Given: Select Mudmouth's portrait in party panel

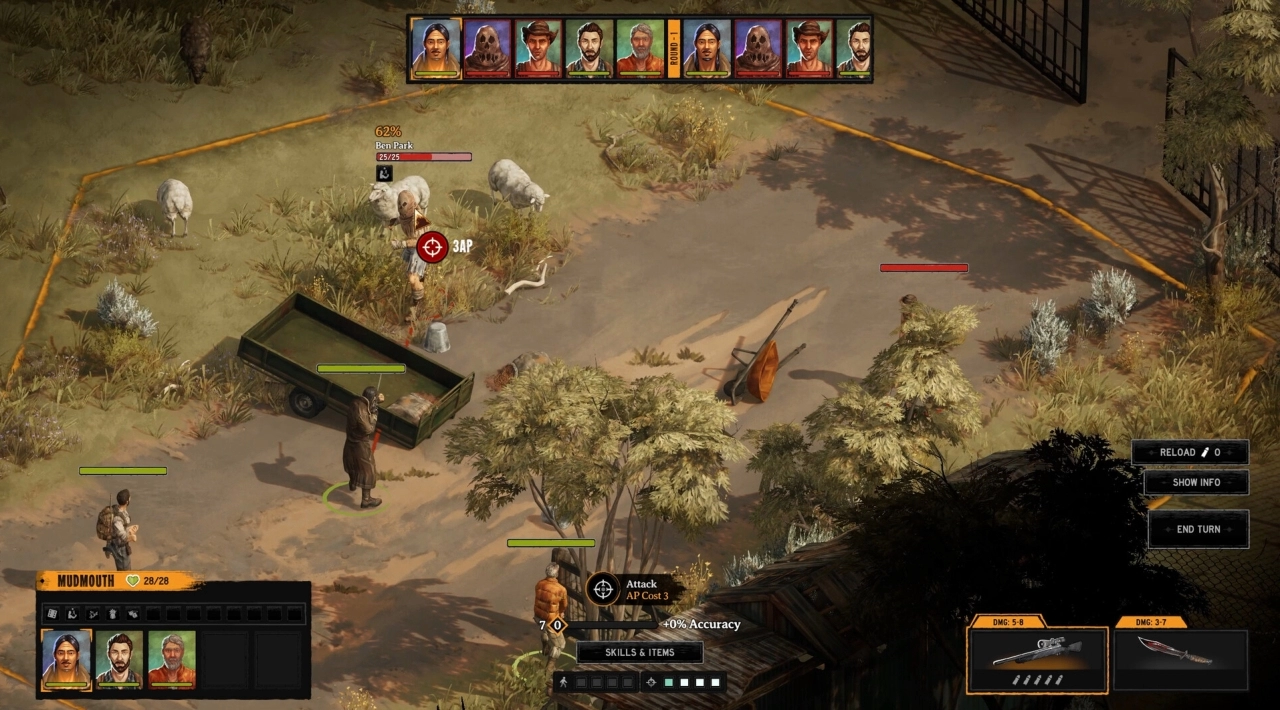Looking at the screenshot, I should coord(66,658).
